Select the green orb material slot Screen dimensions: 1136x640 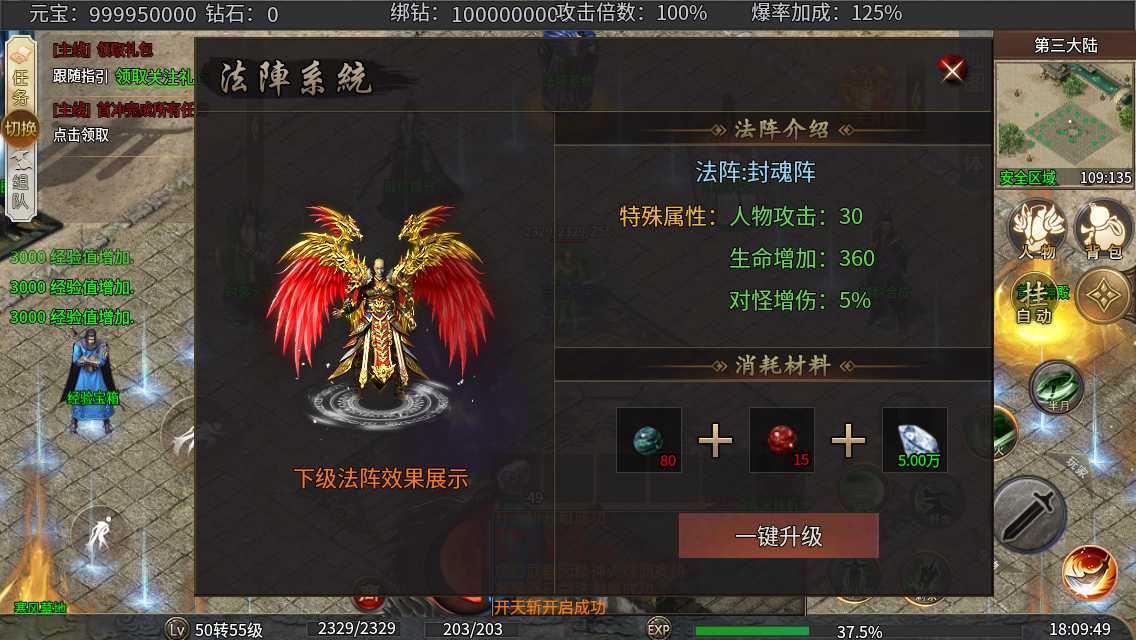pyautogui.click(x=649, y=439)
